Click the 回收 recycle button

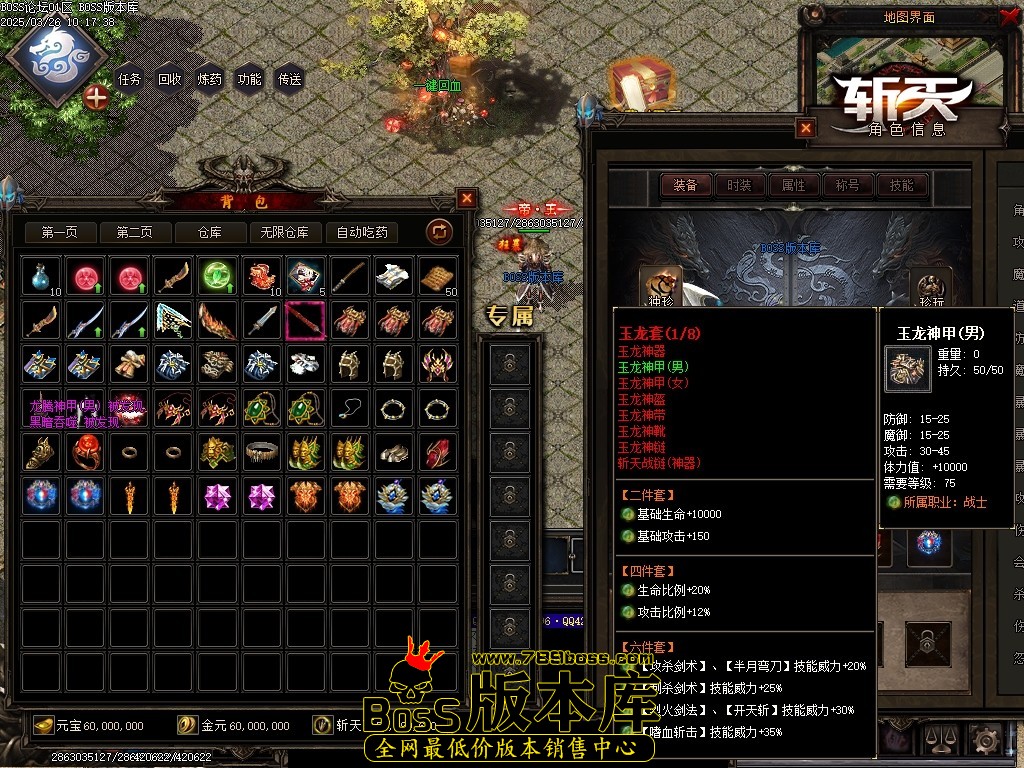[x=169, y=79]
